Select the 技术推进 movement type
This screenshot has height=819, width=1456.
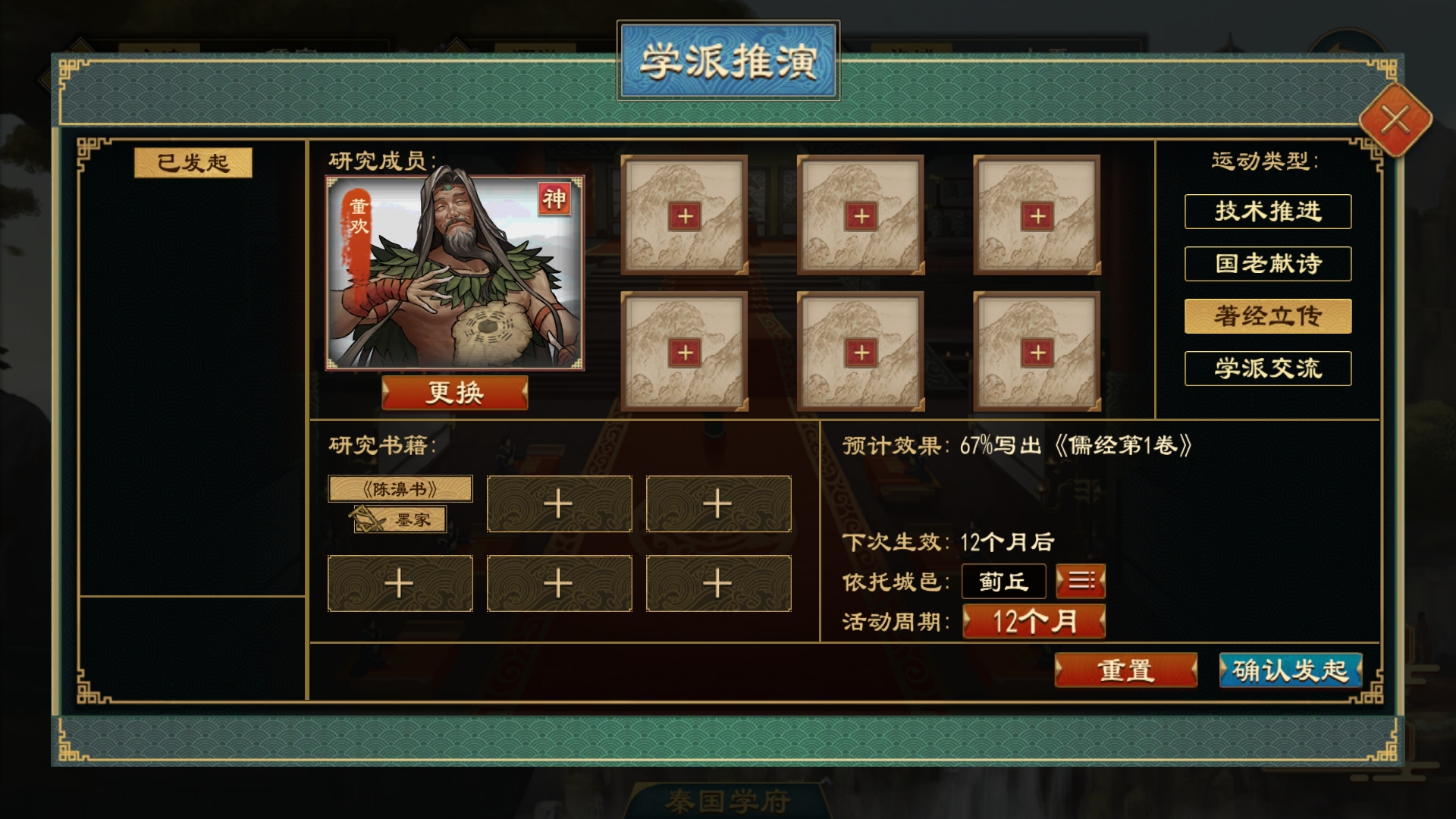click(1267, 212)
